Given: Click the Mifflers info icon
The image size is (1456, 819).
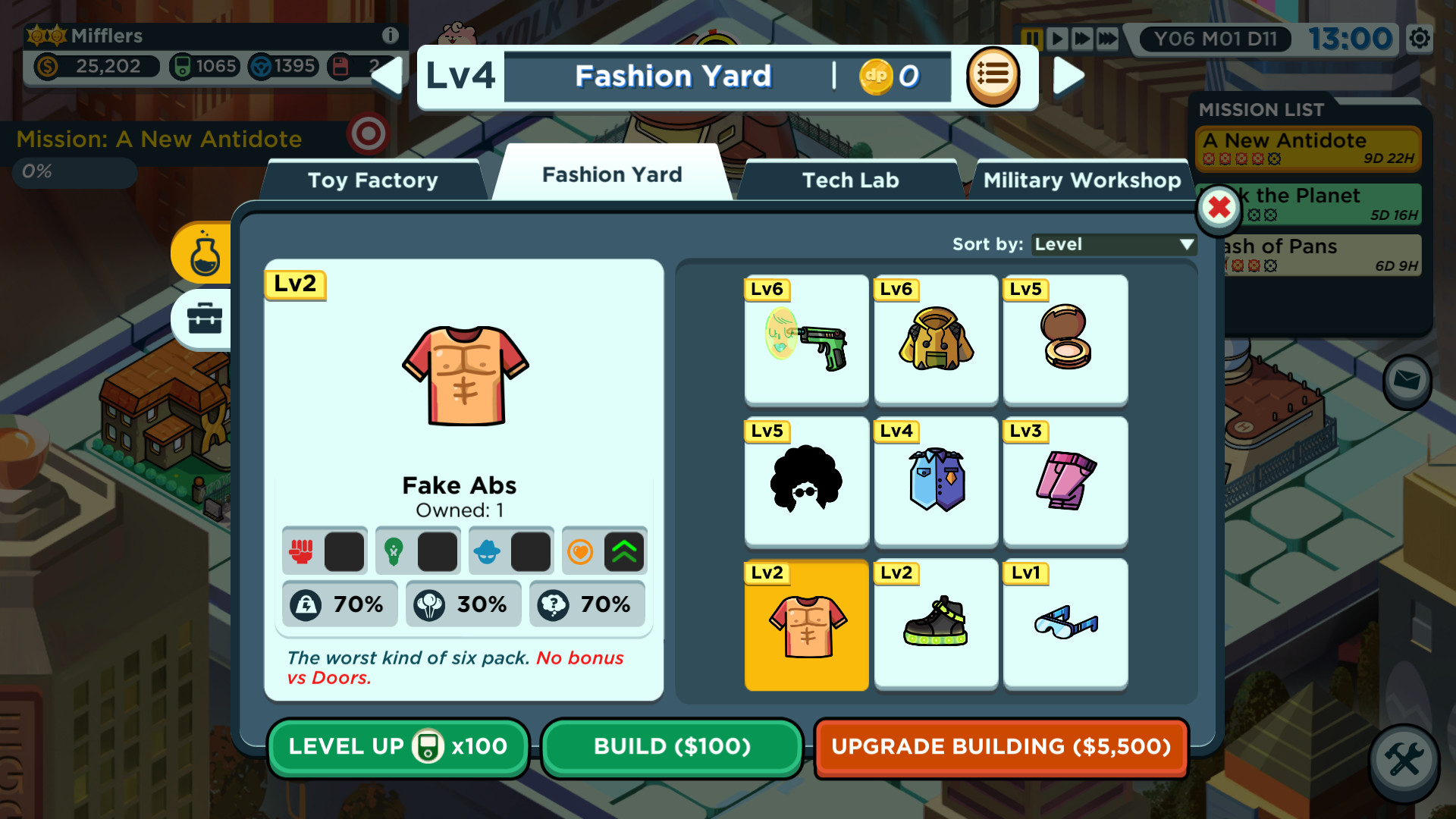Looking at the screenshot, I should (391, 35).
